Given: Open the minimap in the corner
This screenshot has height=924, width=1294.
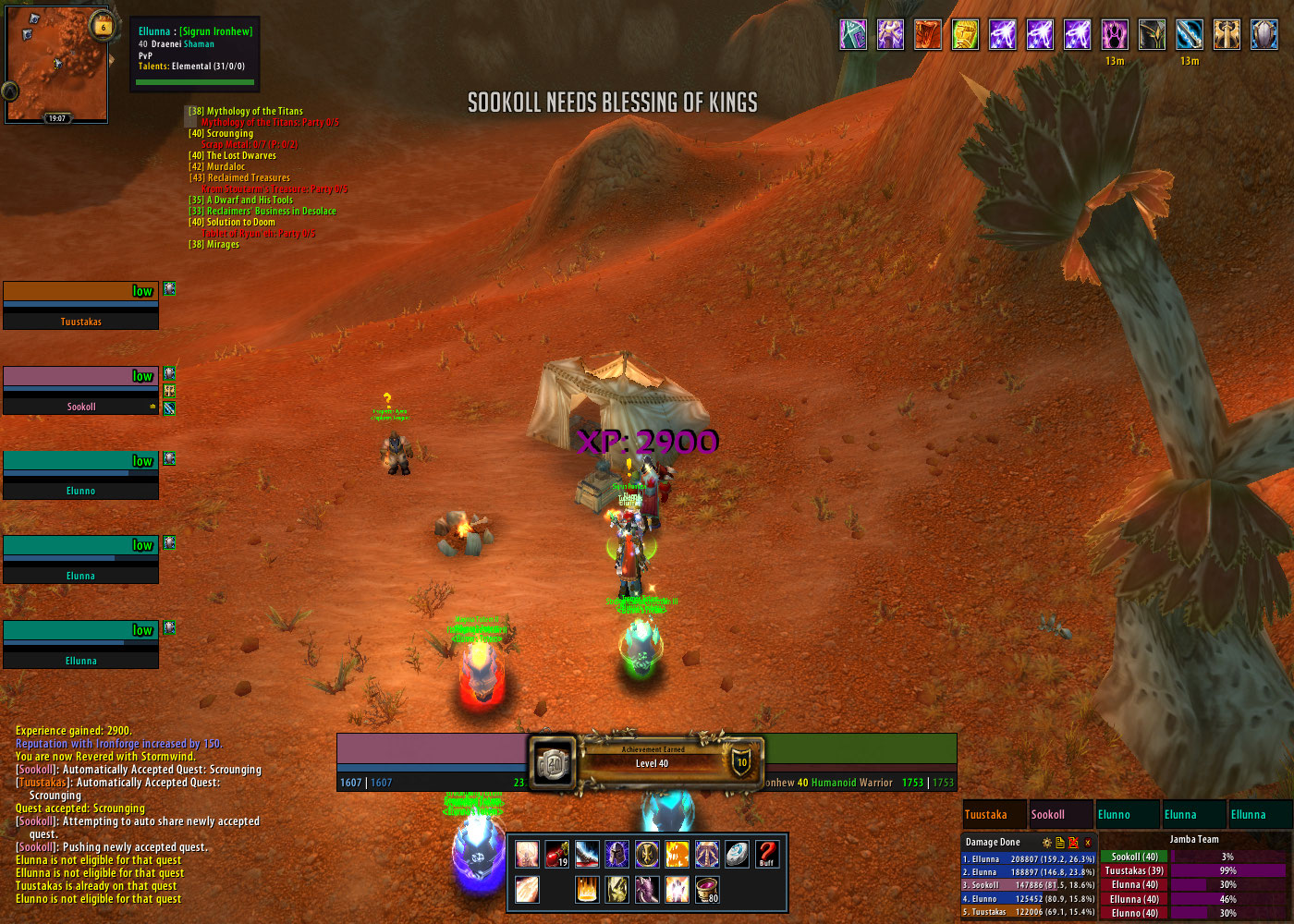Looking at the screenshot, I should point(55,65).
